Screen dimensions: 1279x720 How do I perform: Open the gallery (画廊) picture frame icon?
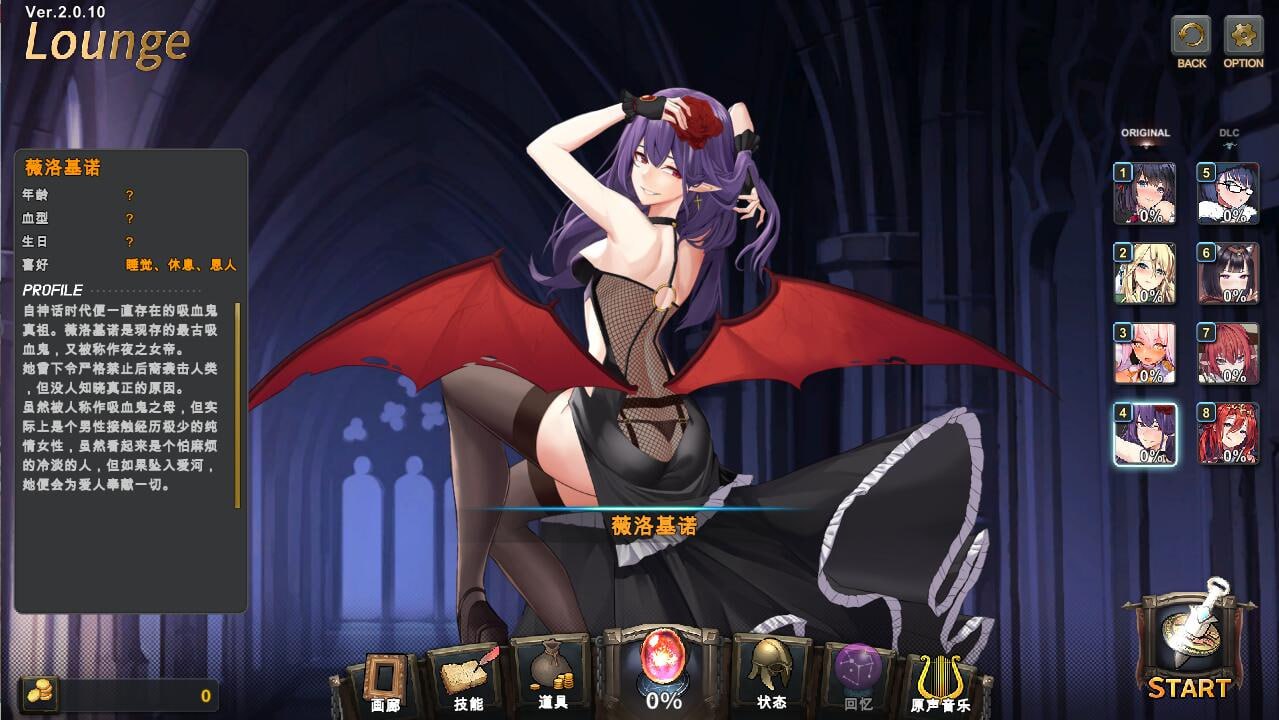pos(385,678)
